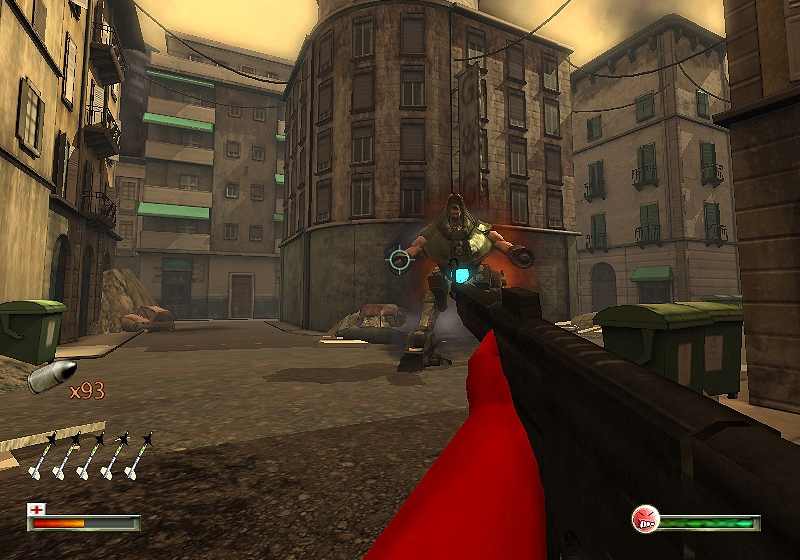Click the silver bullet ammo icon

tap(45, 378)
